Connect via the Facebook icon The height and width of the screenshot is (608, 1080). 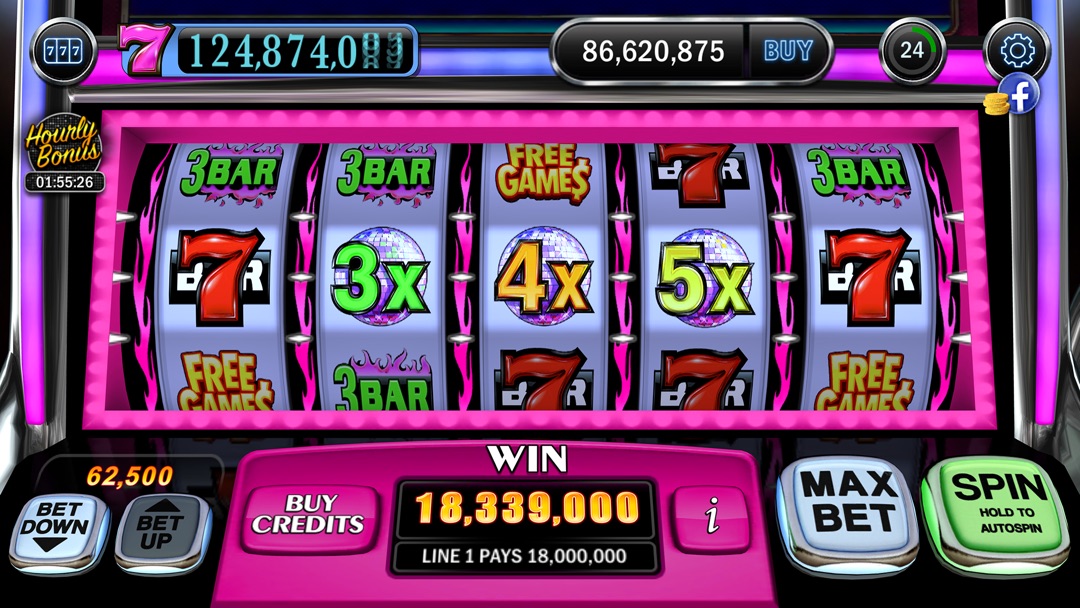(1022, 94)
